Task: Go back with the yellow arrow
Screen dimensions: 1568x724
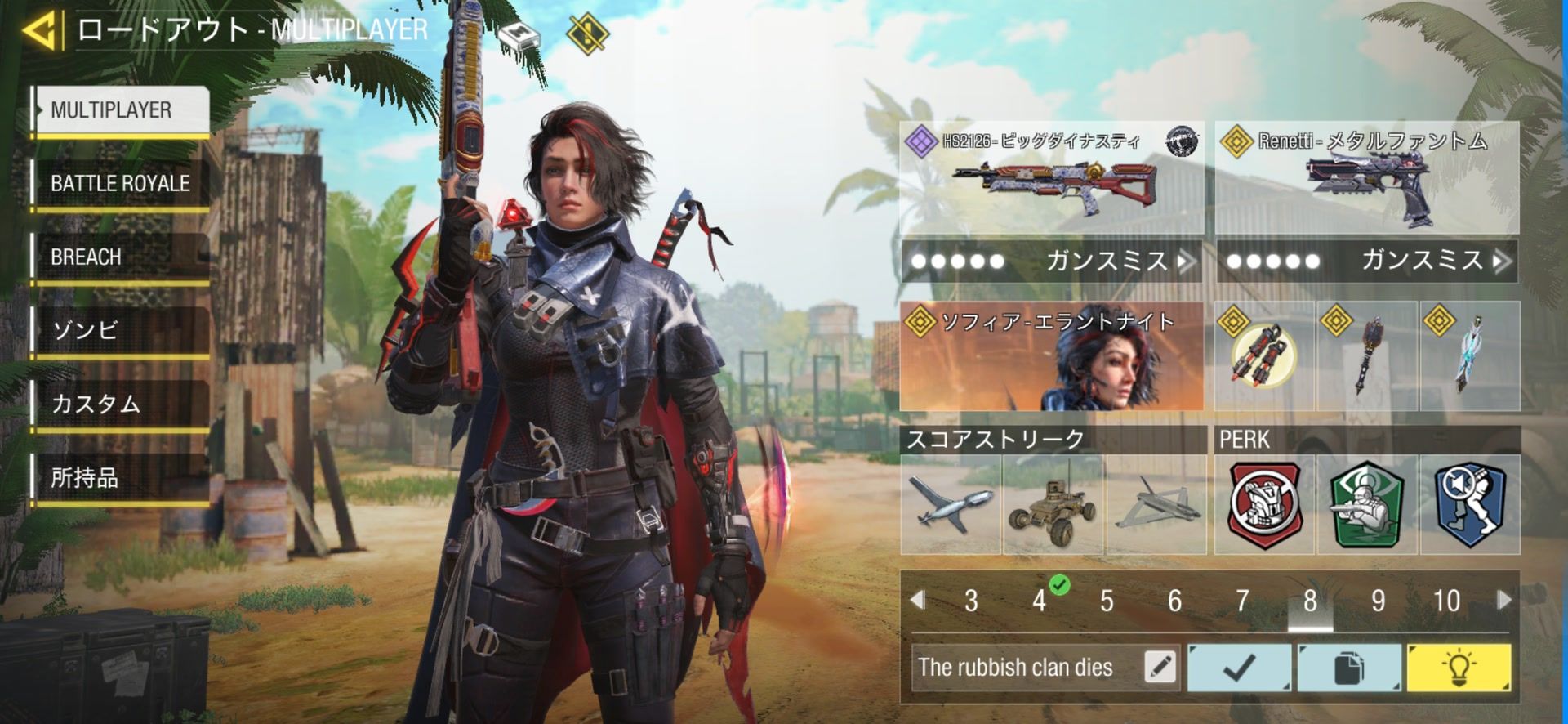Action: pos(41,31)
